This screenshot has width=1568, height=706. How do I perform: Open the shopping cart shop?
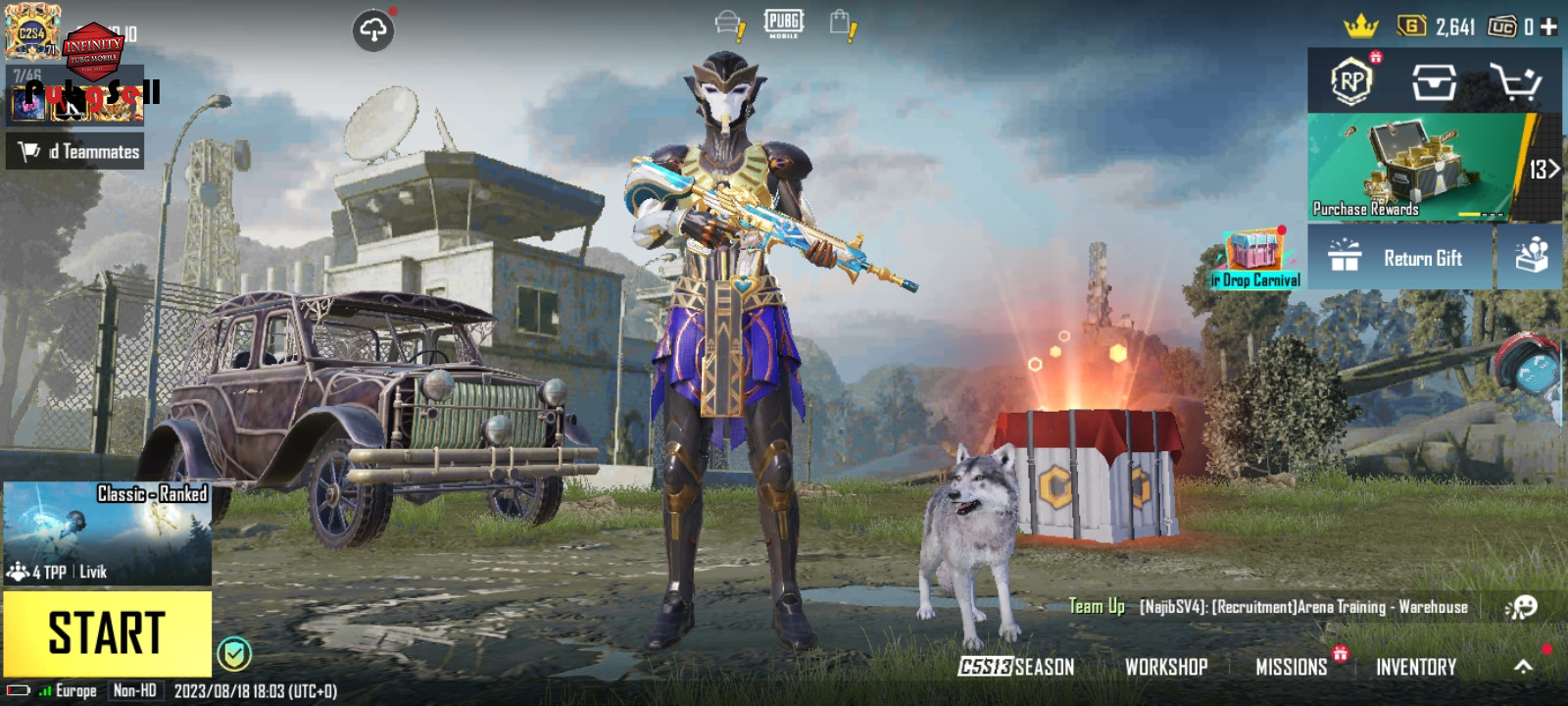1514,82
